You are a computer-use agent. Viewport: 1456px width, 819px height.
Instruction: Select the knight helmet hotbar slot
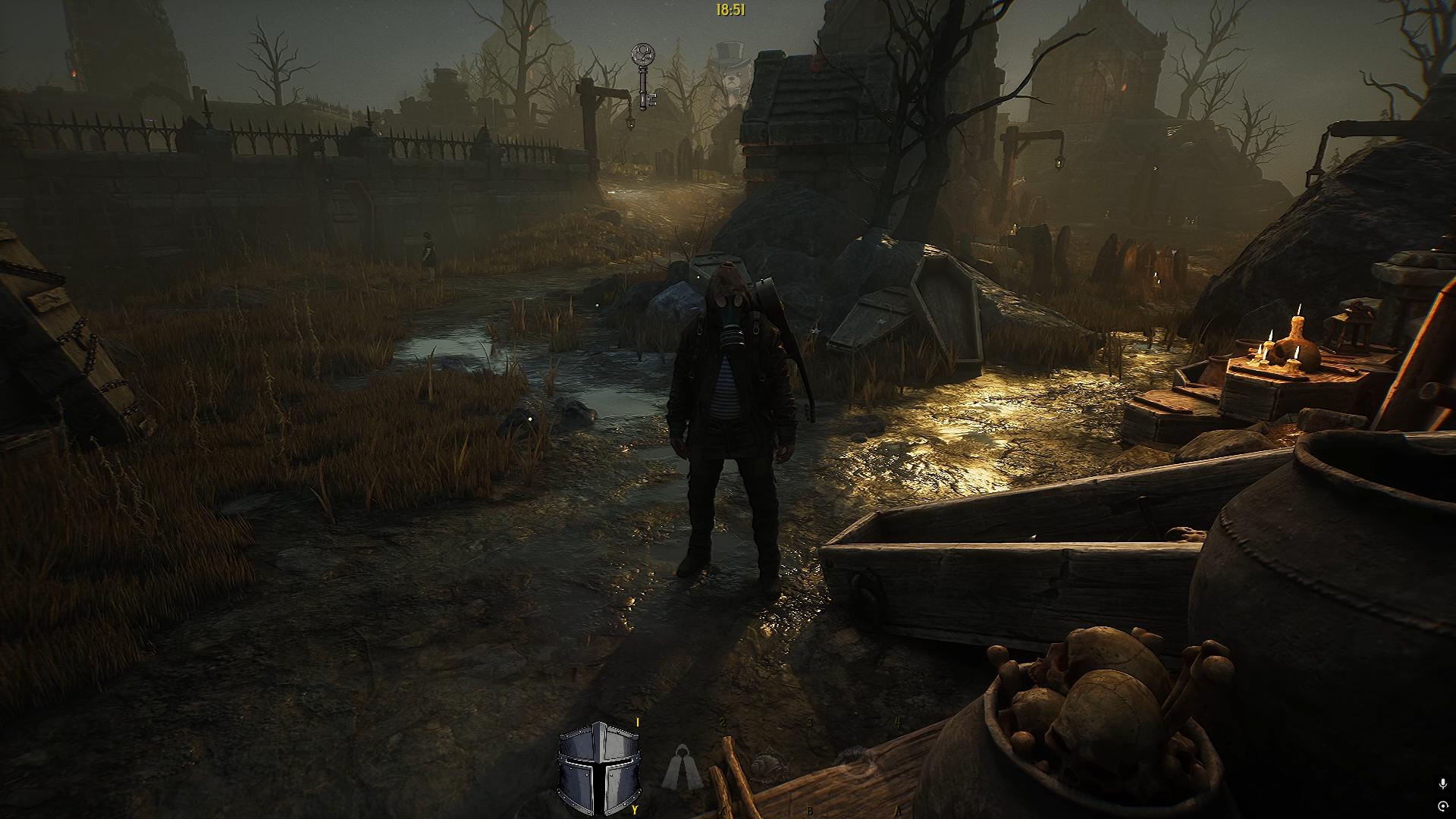[x=599, y=767]
